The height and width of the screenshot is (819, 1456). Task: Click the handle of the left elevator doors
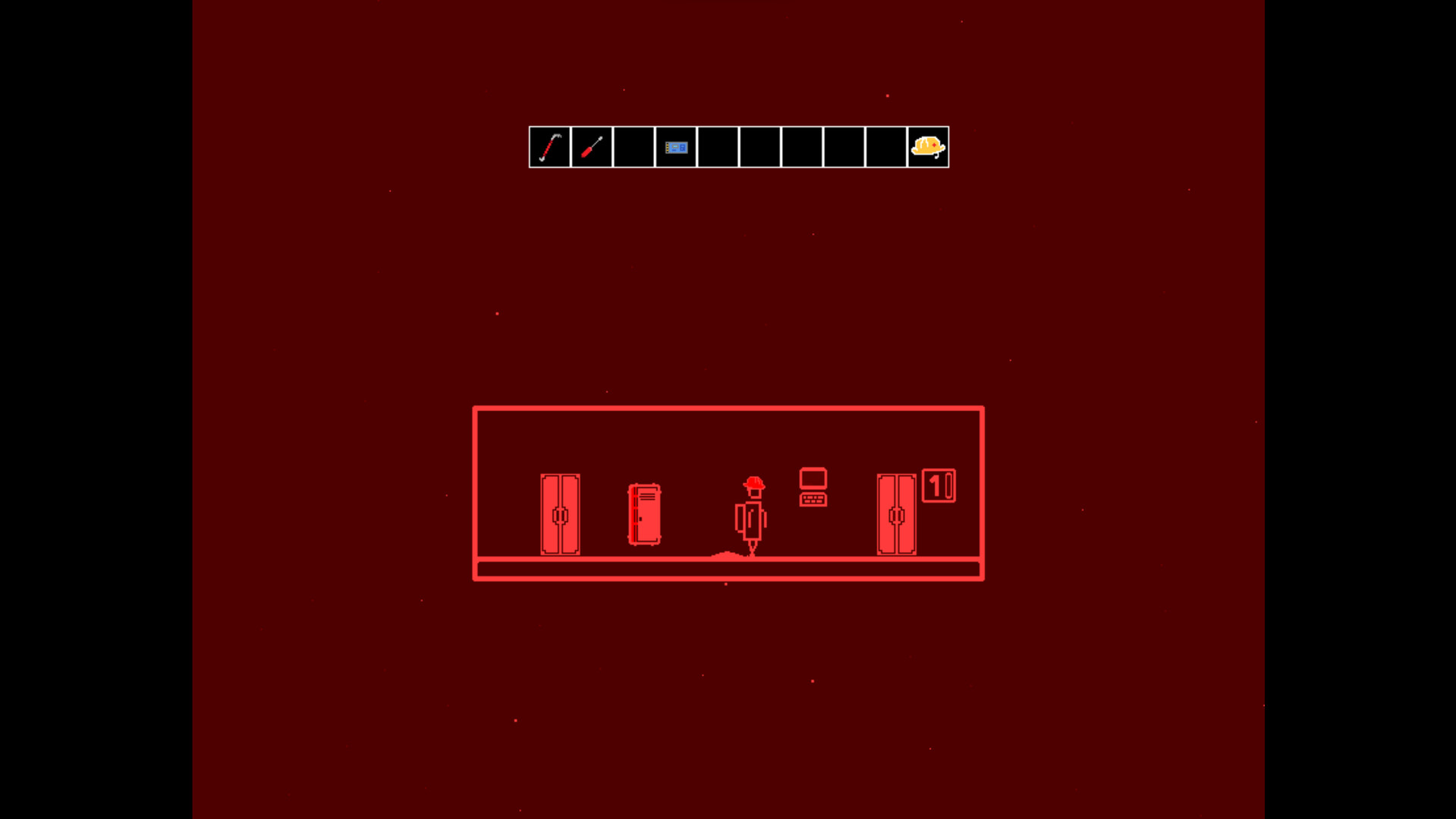click(559, 516)
